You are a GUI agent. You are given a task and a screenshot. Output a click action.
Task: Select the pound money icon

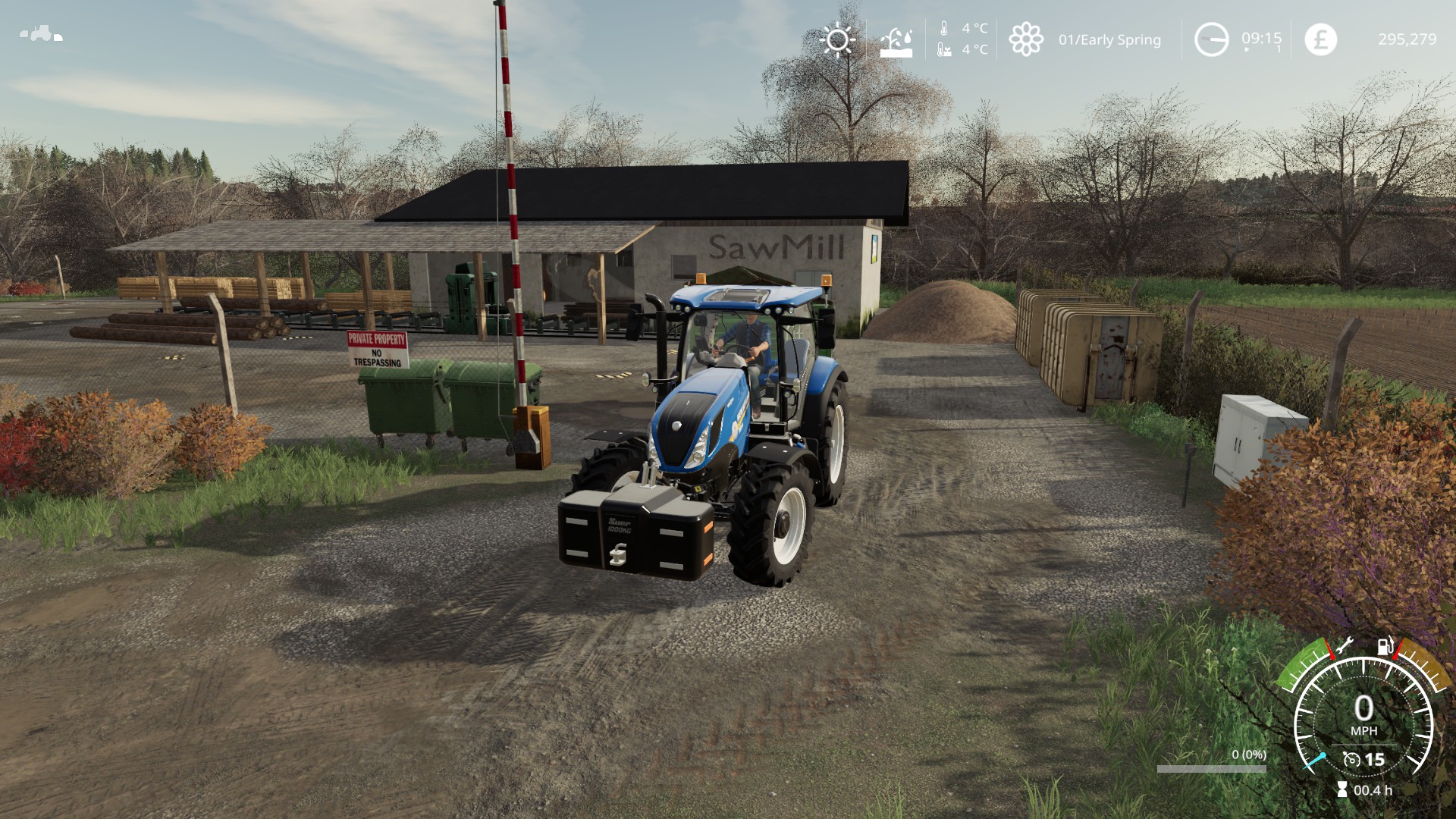click(1320, 39)
